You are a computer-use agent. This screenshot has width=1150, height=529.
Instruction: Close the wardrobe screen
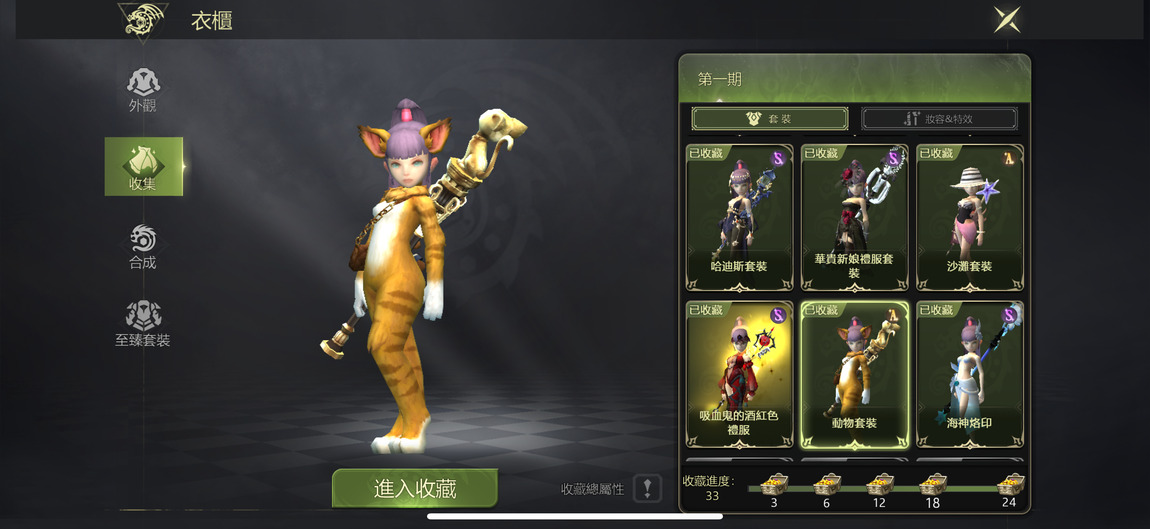pos(1007,19)
